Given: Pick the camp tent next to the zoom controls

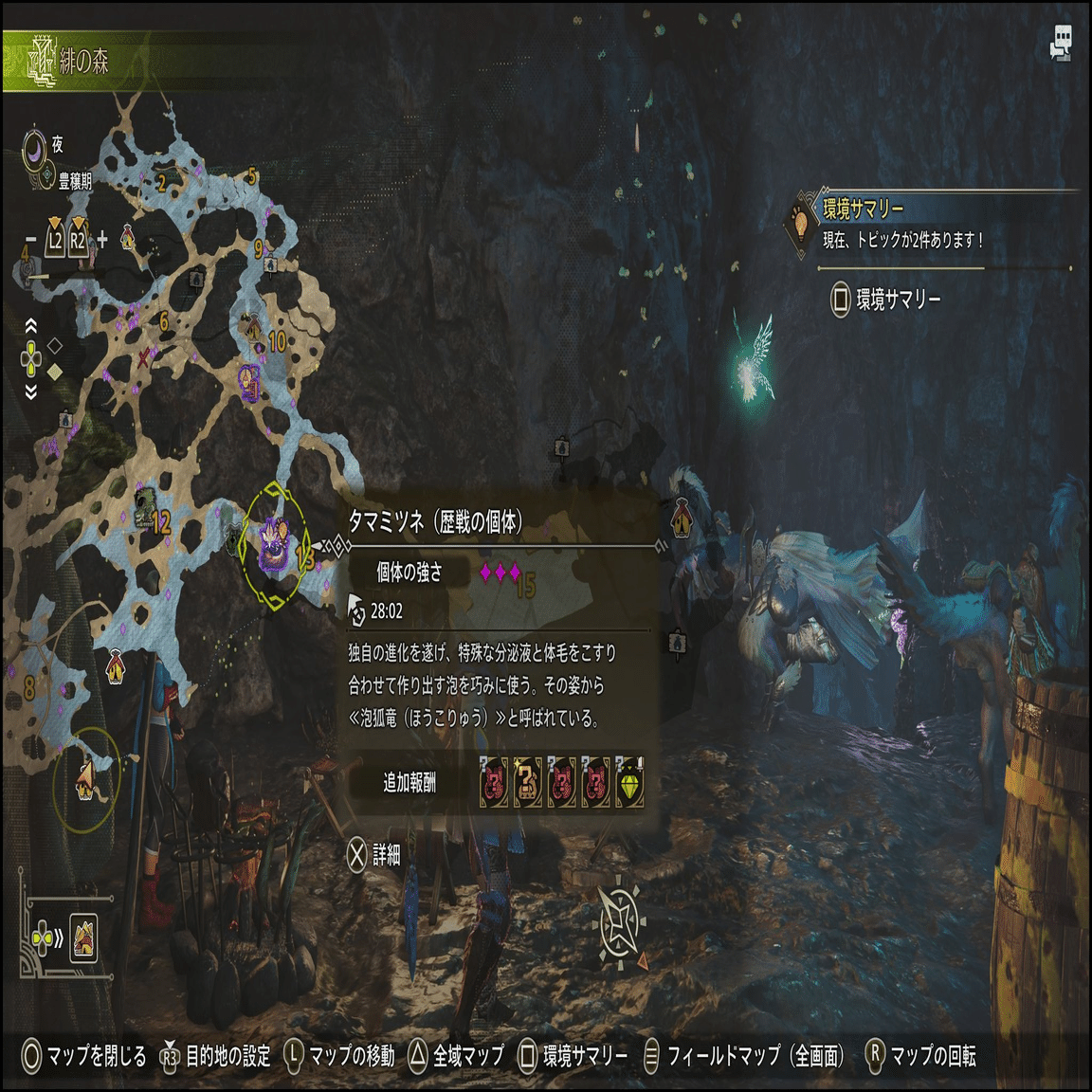Looking at the screenshot, I should pos(128,238).
